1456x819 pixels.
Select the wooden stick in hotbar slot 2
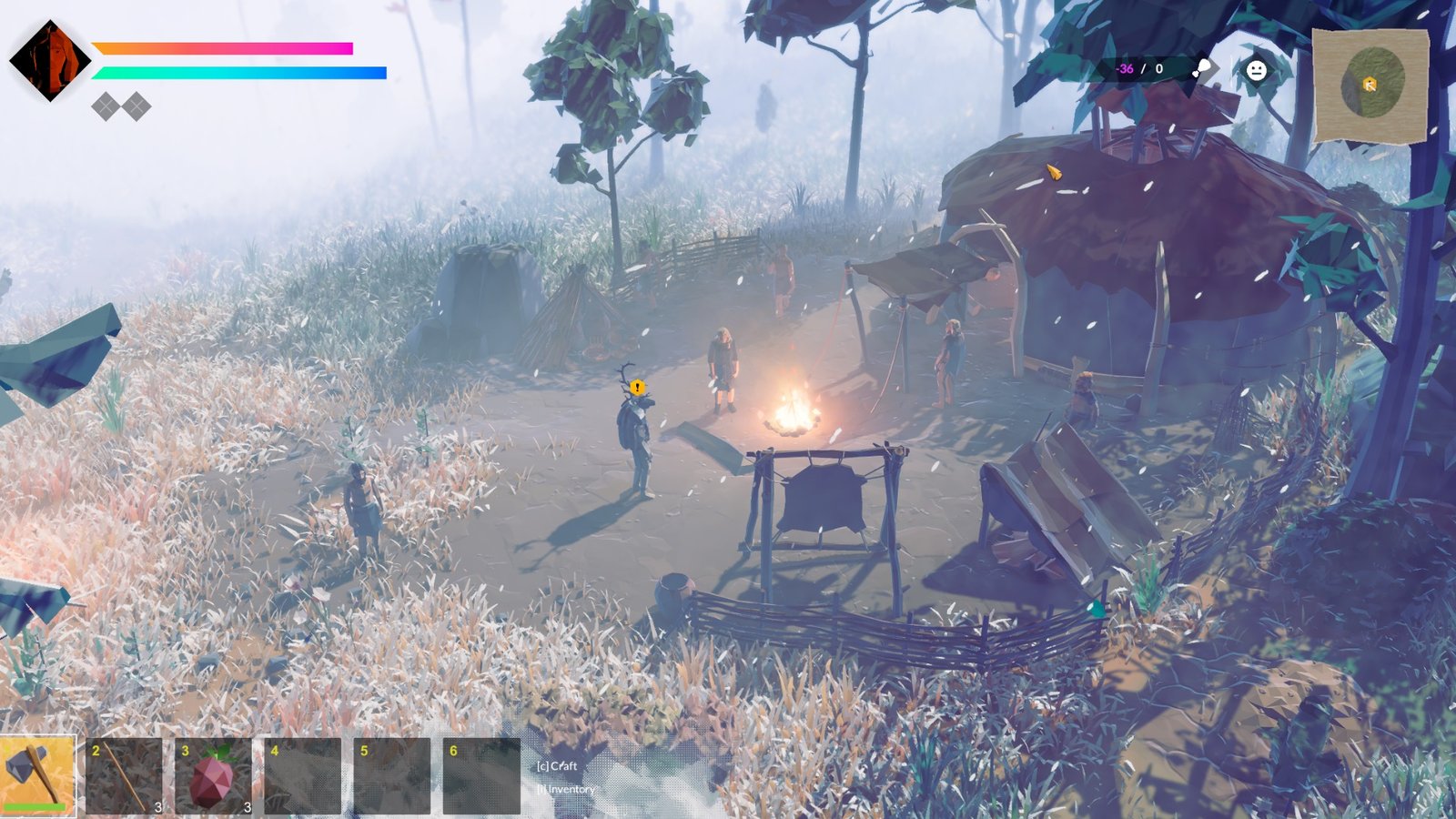click(x=123, y=778)
